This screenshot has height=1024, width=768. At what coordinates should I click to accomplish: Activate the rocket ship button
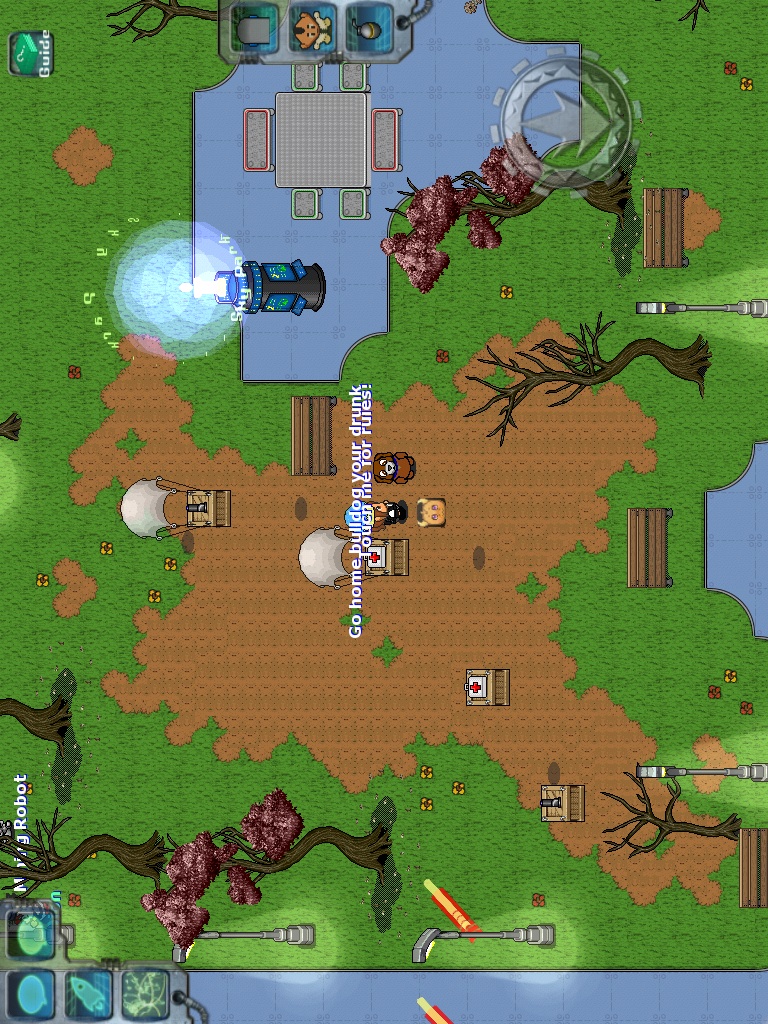pyautogui.click(x=89, y=993)
